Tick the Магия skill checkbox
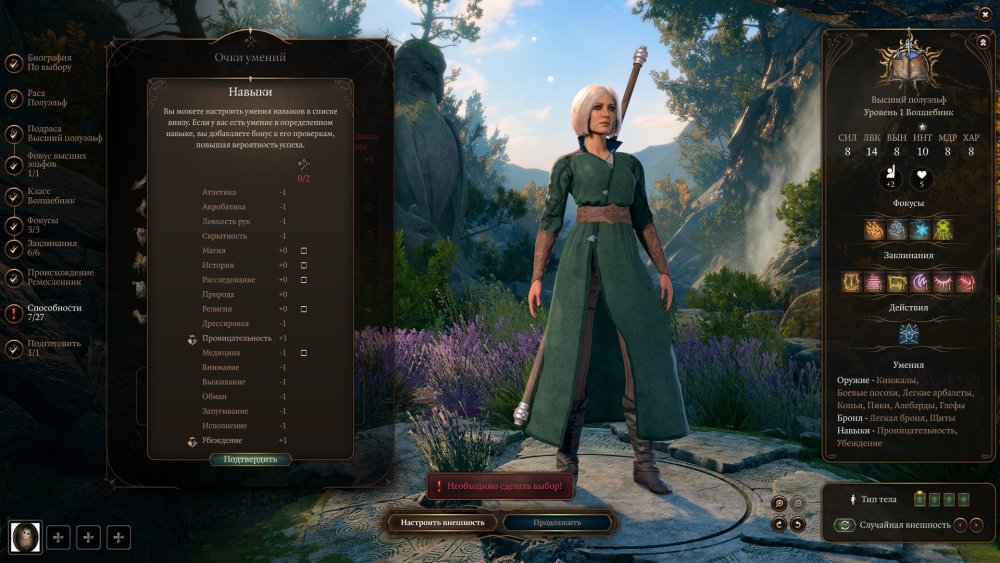 pos(304,250)
